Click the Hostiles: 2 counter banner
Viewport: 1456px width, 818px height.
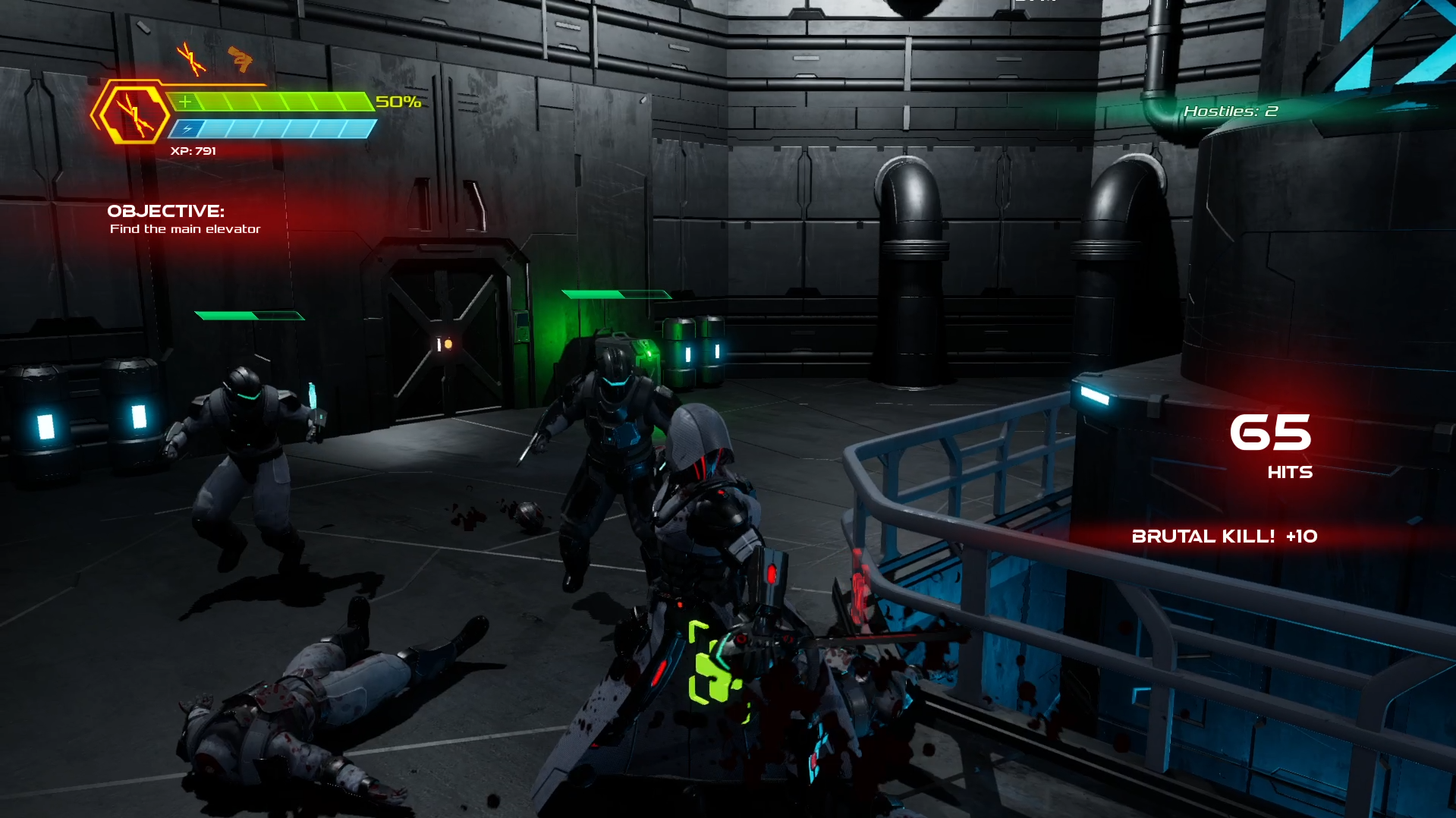pyautogui.click(x=1230, y=111)
